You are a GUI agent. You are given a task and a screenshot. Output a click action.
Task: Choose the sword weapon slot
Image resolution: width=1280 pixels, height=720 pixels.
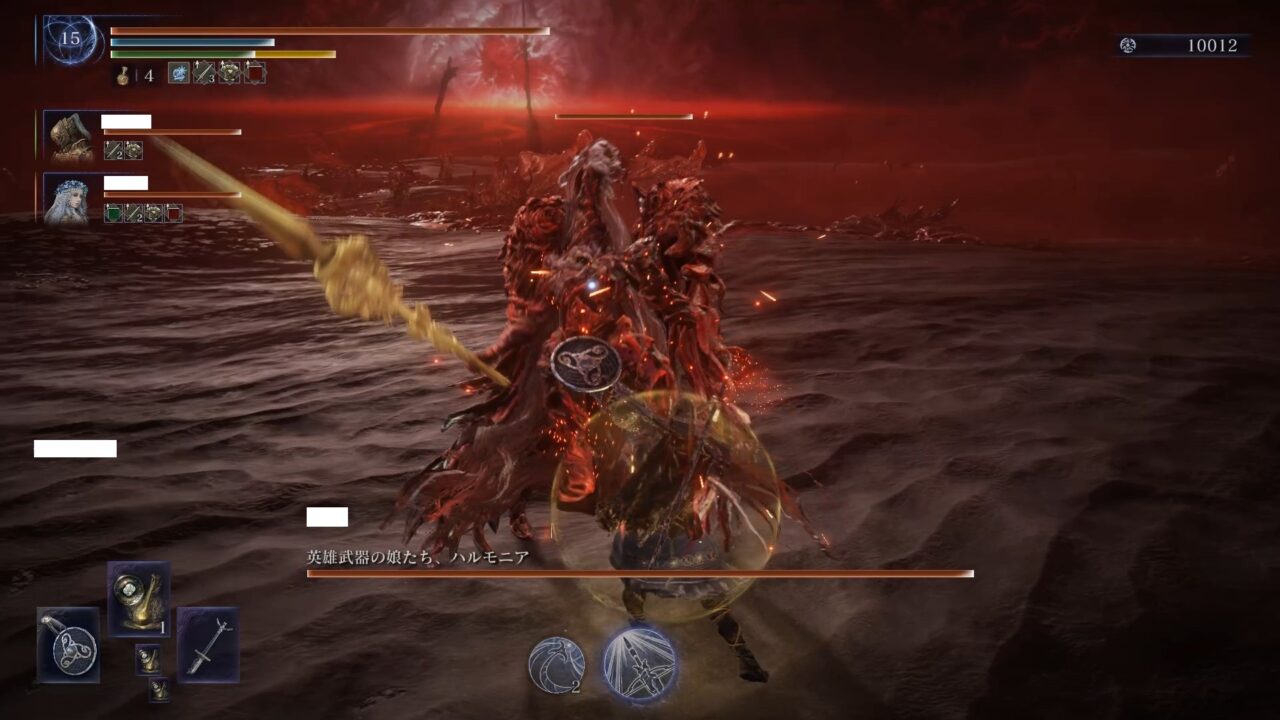click(208, 644)
